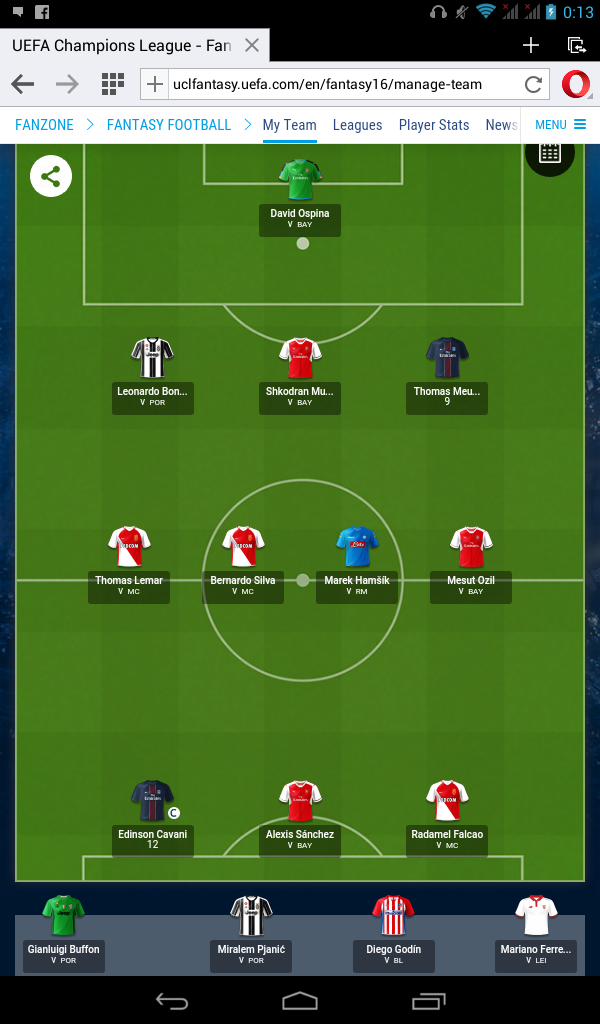This screenshot has height=1024, width=600.
Task: Choose defender Shkodran Mustafi
Action: pyautogui.click(x=300, y=358)
